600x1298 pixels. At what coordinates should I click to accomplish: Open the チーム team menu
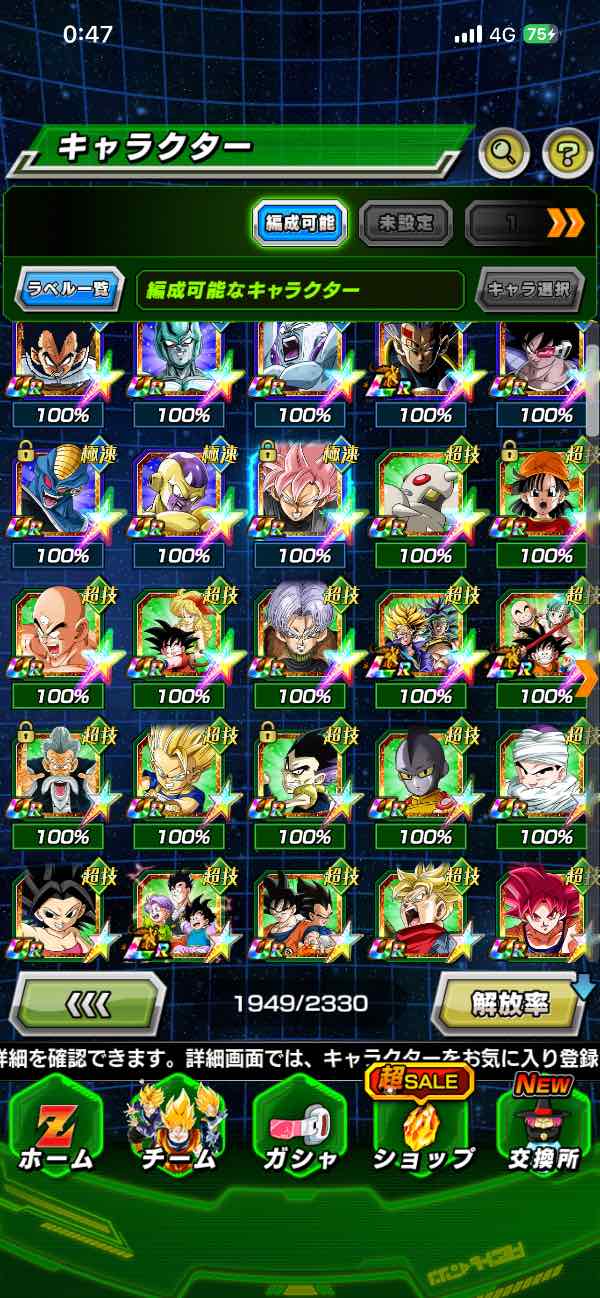tap(176, 1128)
